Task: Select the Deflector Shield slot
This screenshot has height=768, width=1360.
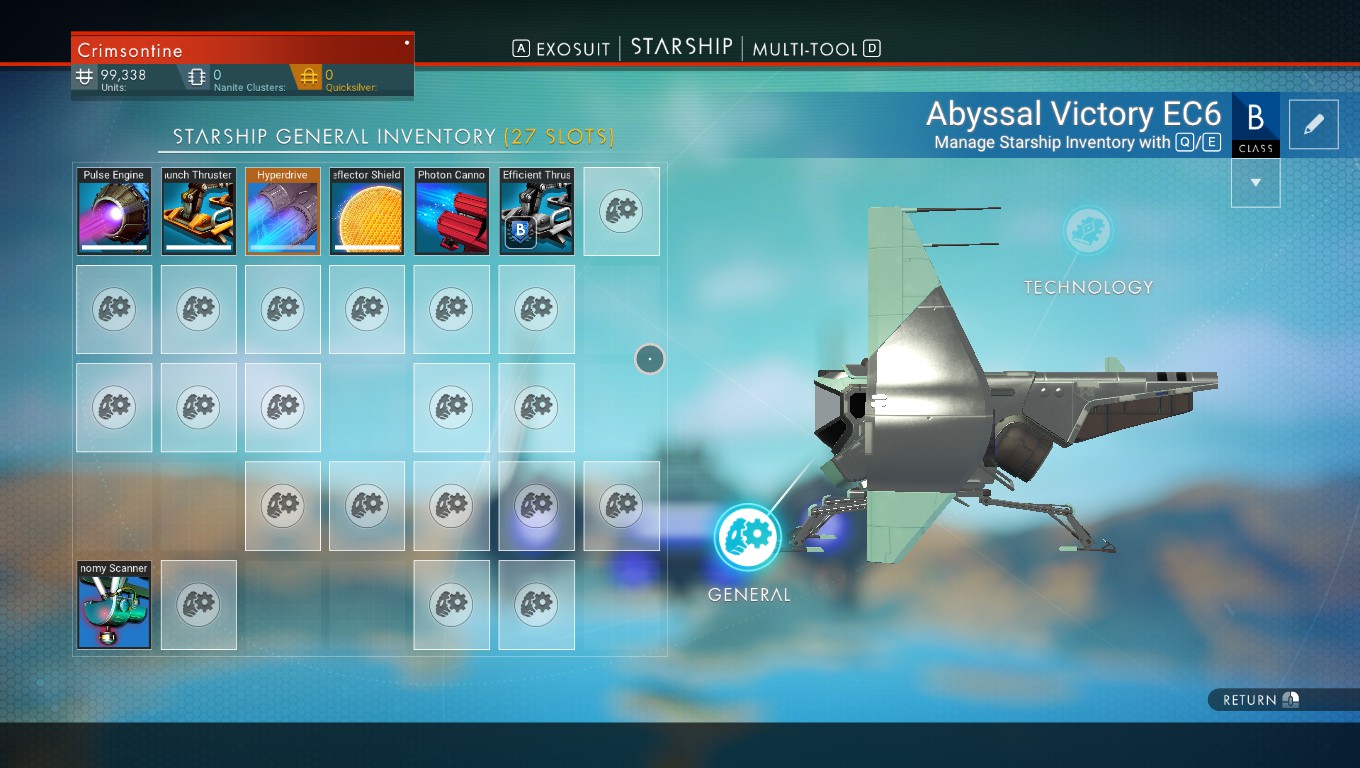Action: (367, 212)
